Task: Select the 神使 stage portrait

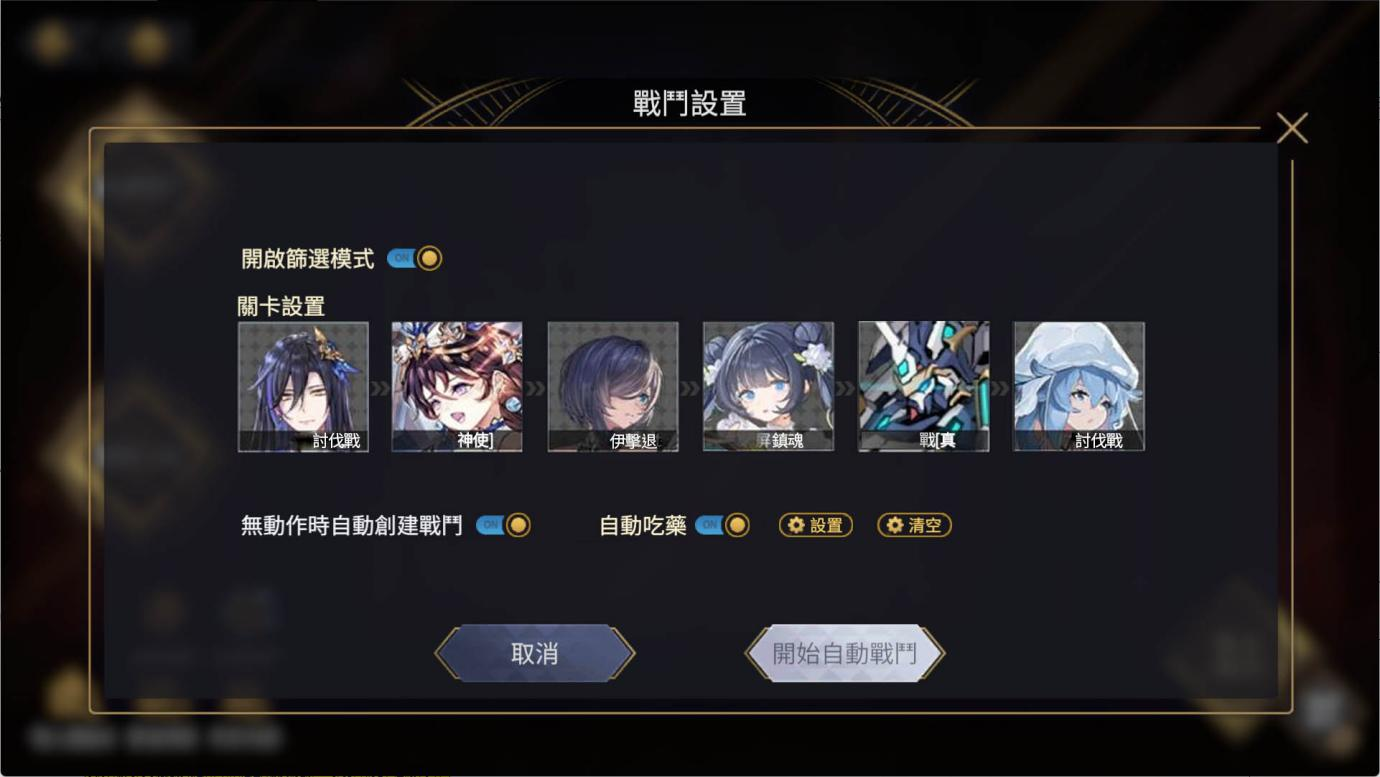Action: pos(457,385)
